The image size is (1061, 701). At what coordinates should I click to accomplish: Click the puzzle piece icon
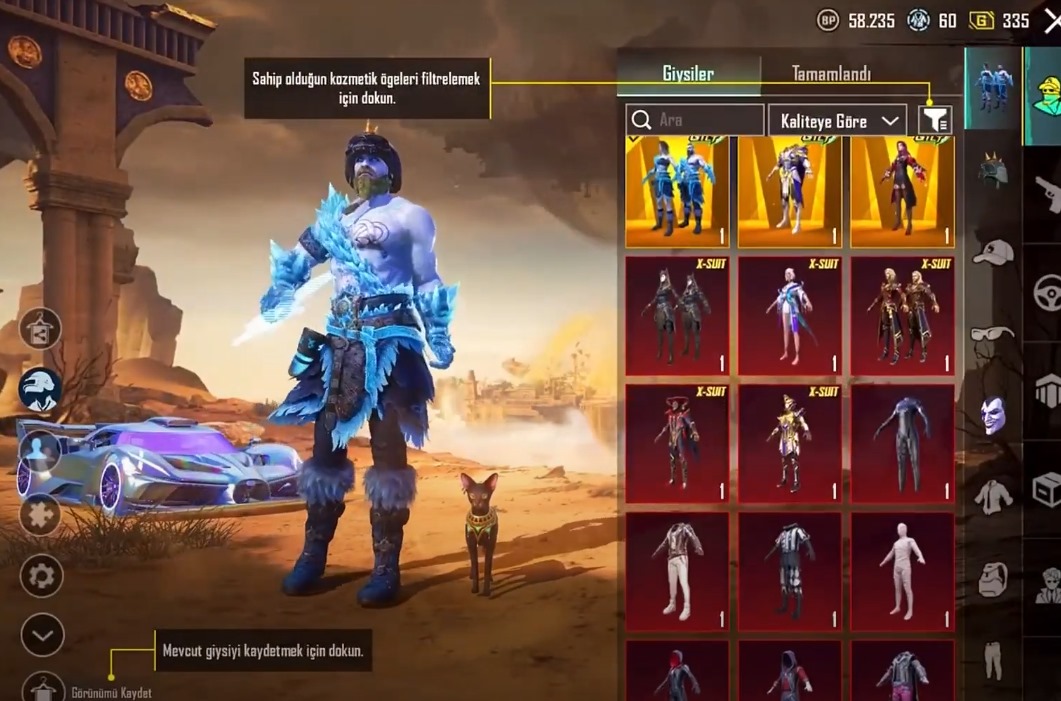pyautogui.click(x=41, y=515)
